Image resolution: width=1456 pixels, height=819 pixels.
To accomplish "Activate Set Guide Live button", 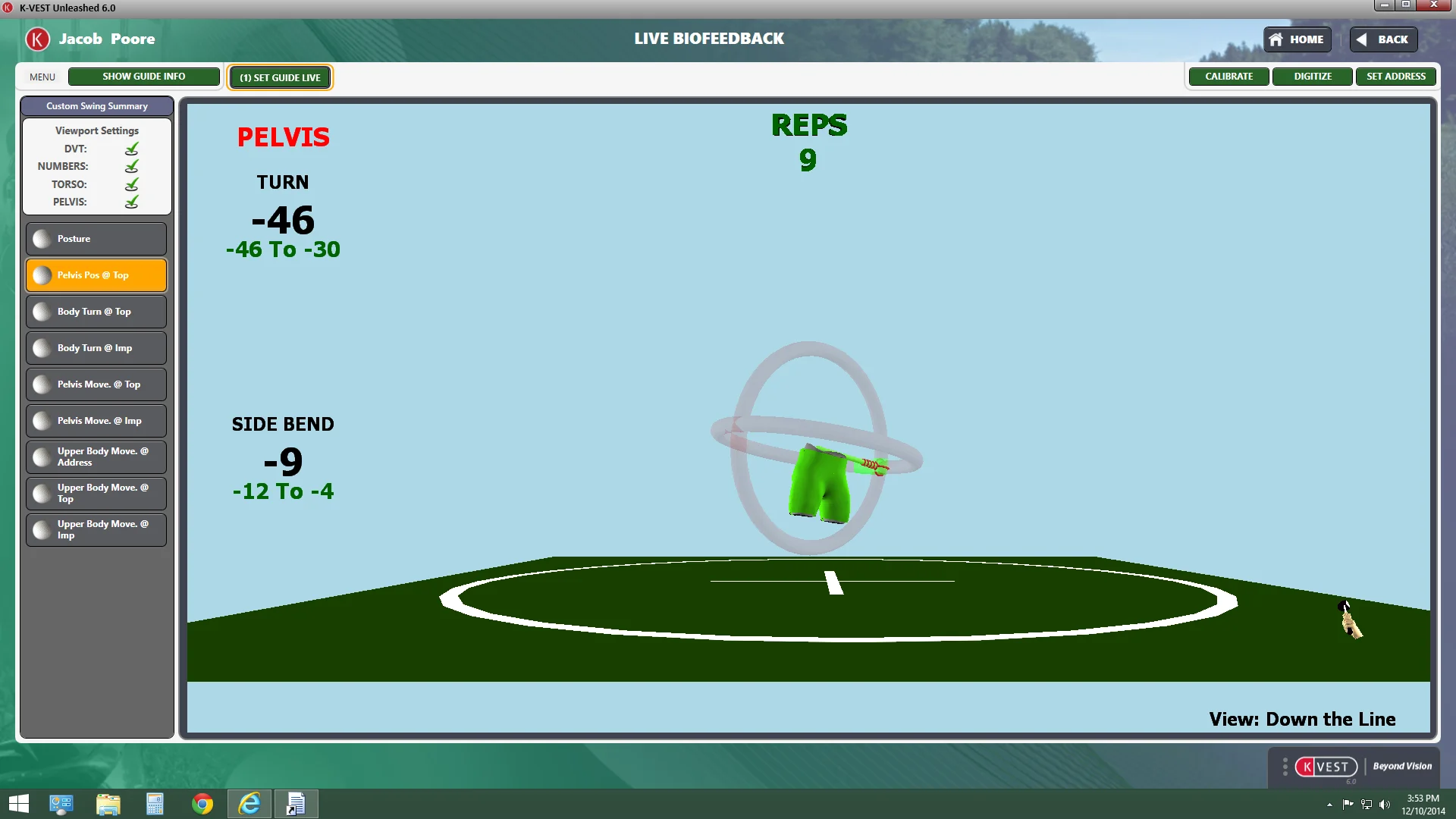I will [280, 77].
